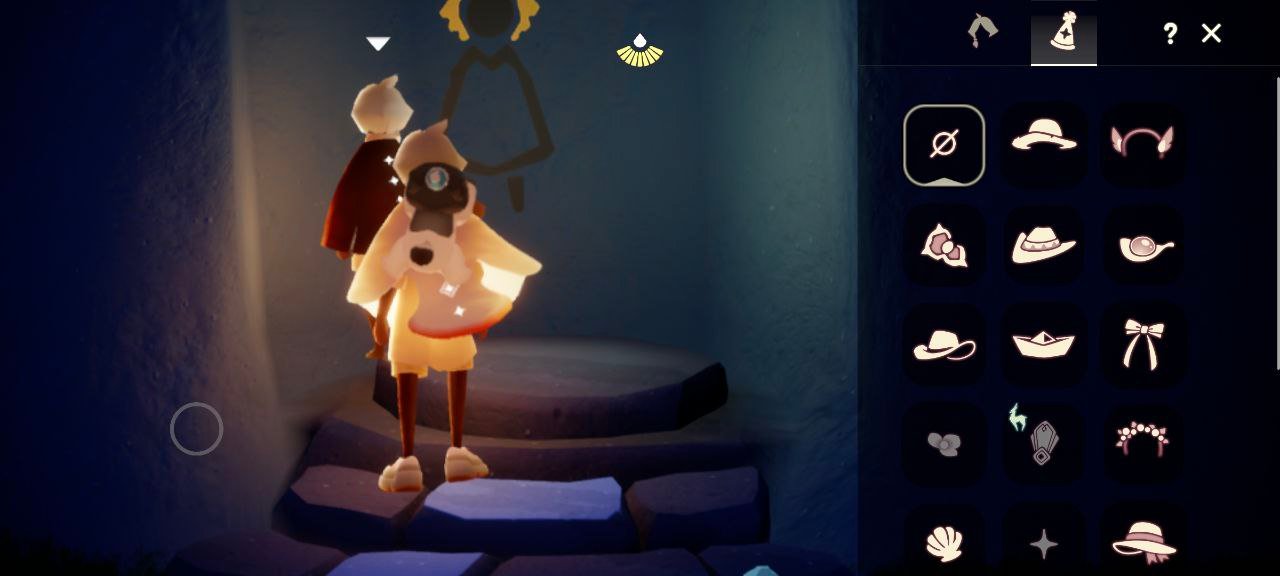Choose the animal ears headband
The image size is (1280, 576).
(x=1143, y=142)
